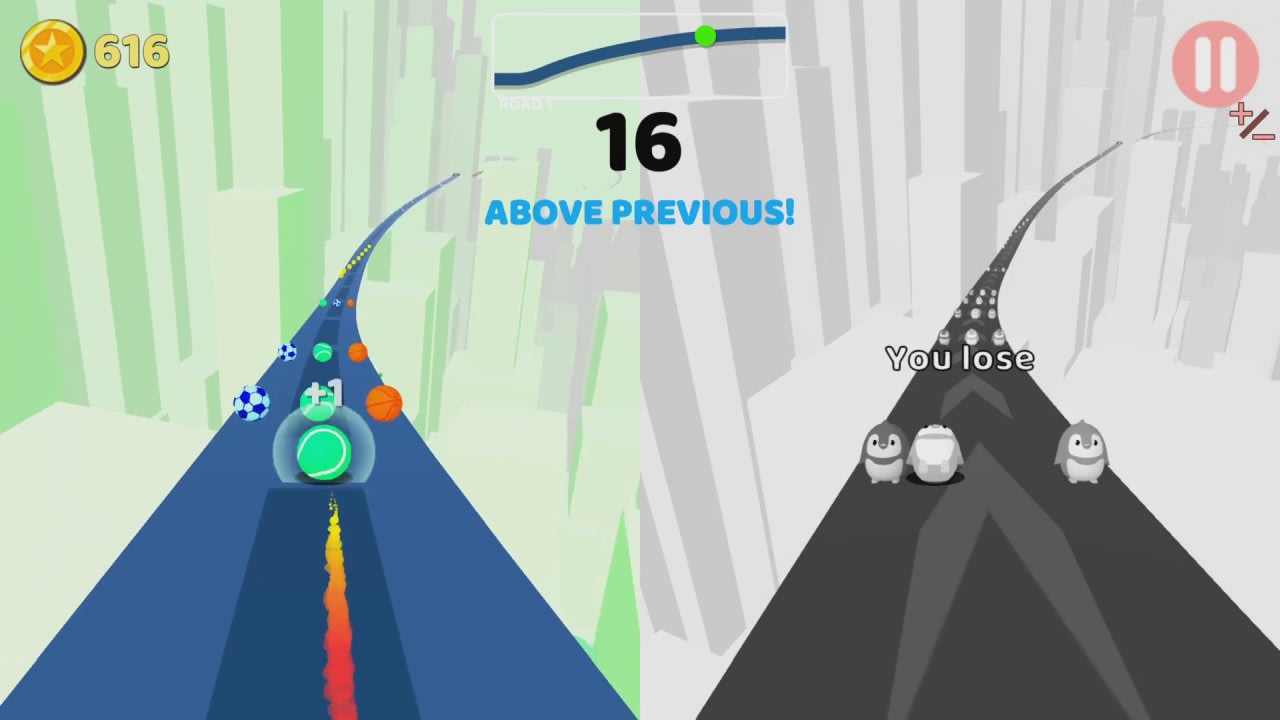Select the ABOVE PREVIOUS! banner
This screenshot has height=720, width=1280.
point(639,212)
